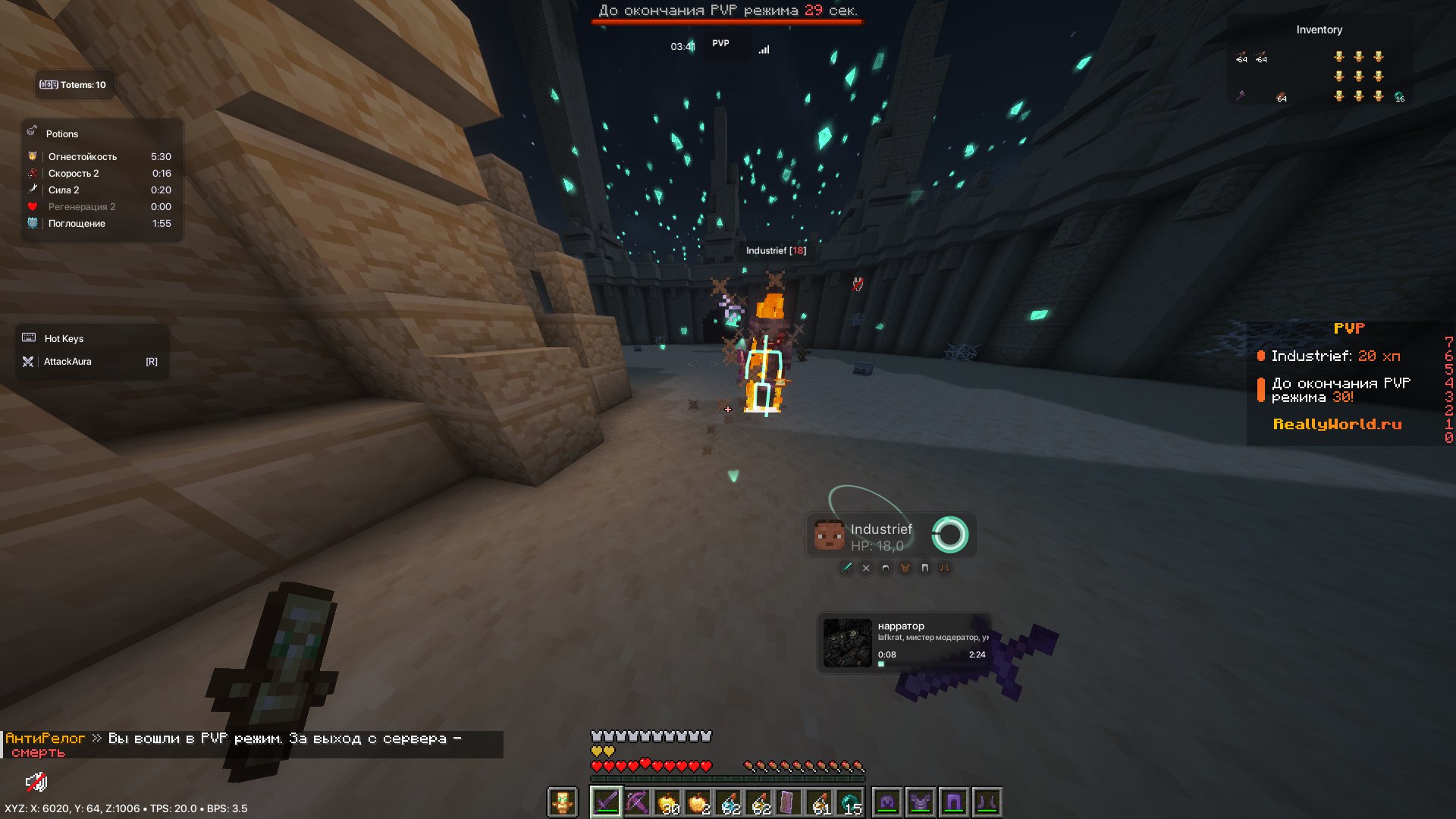Collapse the Inventory panel
This screenshot has width=1456, height=819.
click(1319, 30)
